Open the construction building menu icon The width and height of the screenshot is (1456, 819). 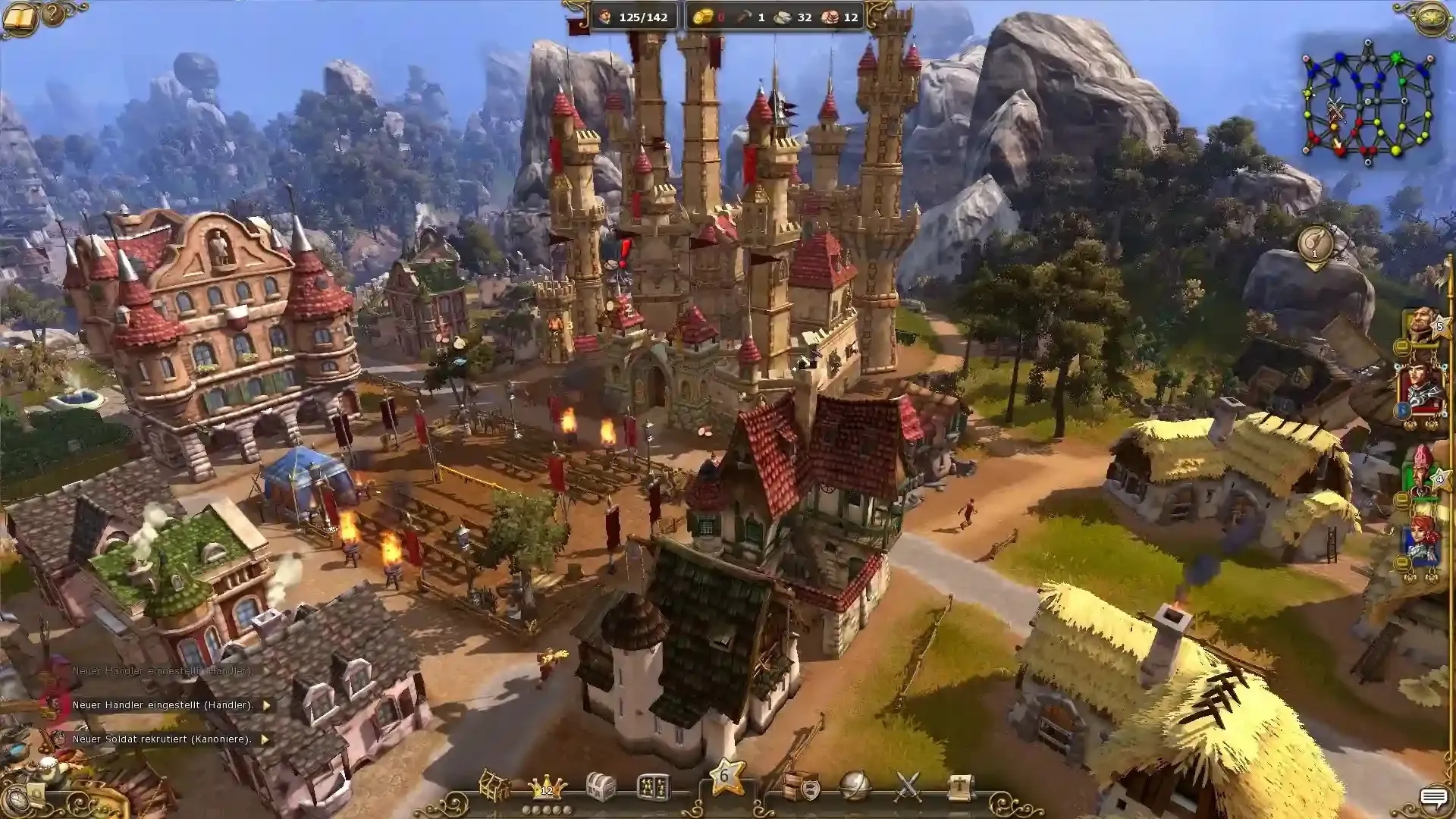[493, 786]
